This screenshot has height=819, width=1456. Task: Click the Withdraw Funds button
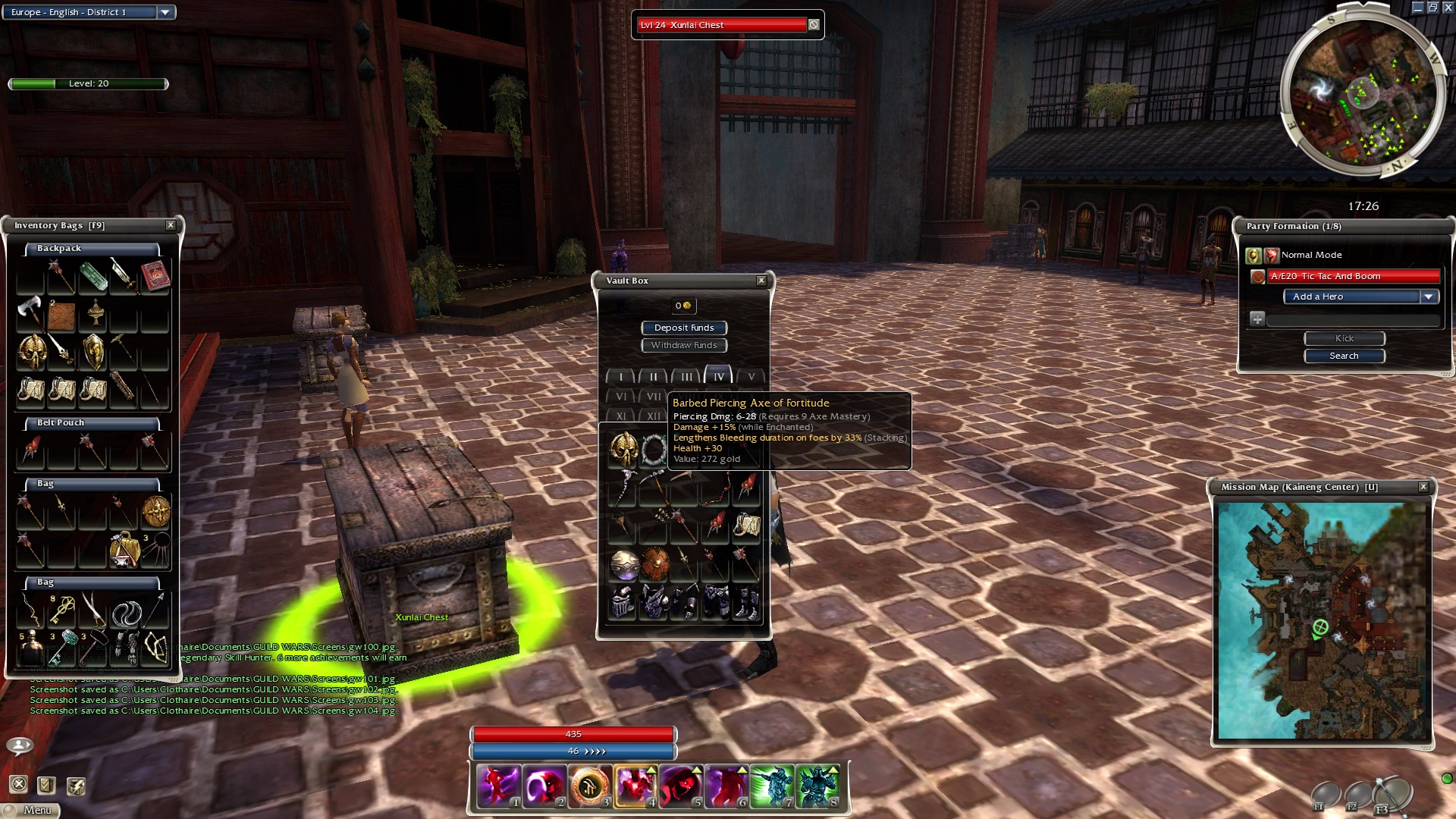point(684,345)
